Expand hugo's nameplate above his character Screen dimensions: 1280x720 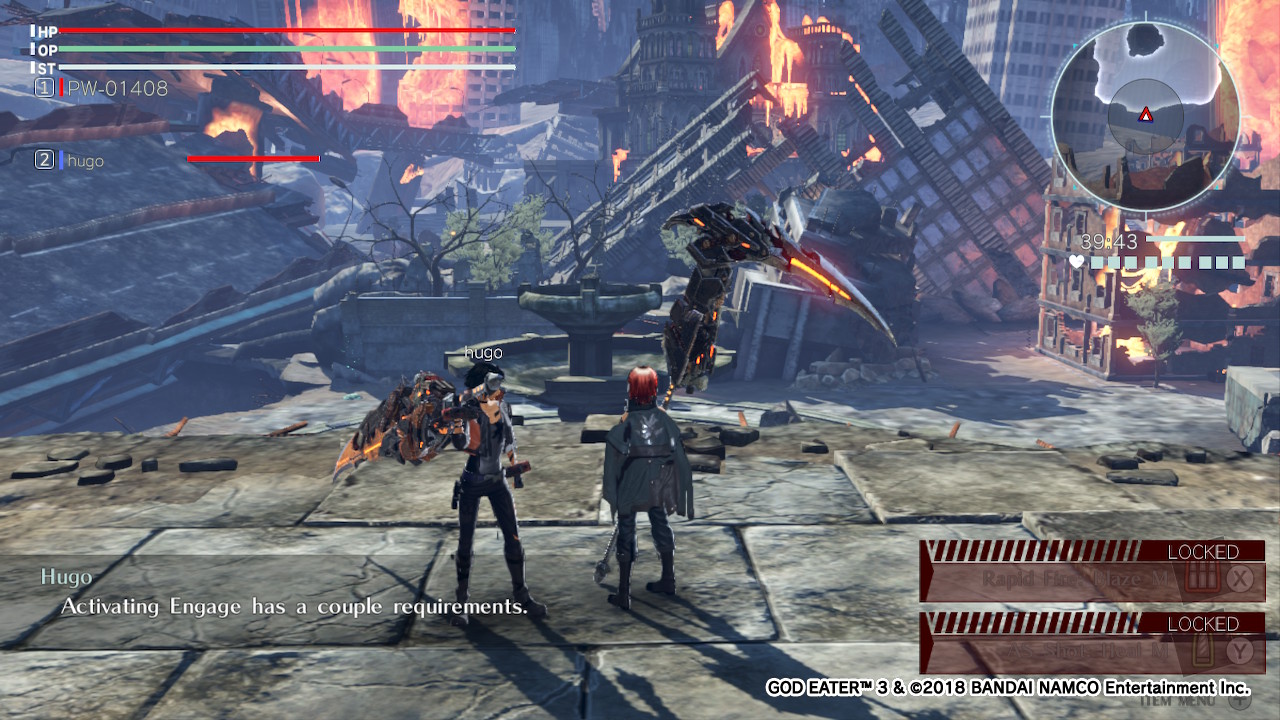coord(483,352)
